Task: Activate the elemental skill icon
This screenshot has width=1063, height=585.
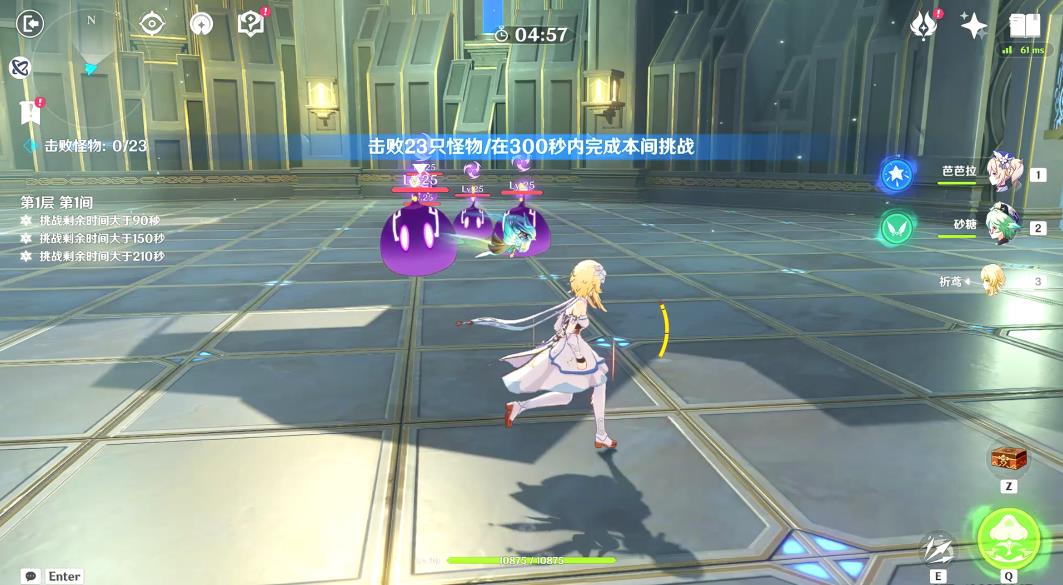Action: pyautogui.click(x=938, y=548)
